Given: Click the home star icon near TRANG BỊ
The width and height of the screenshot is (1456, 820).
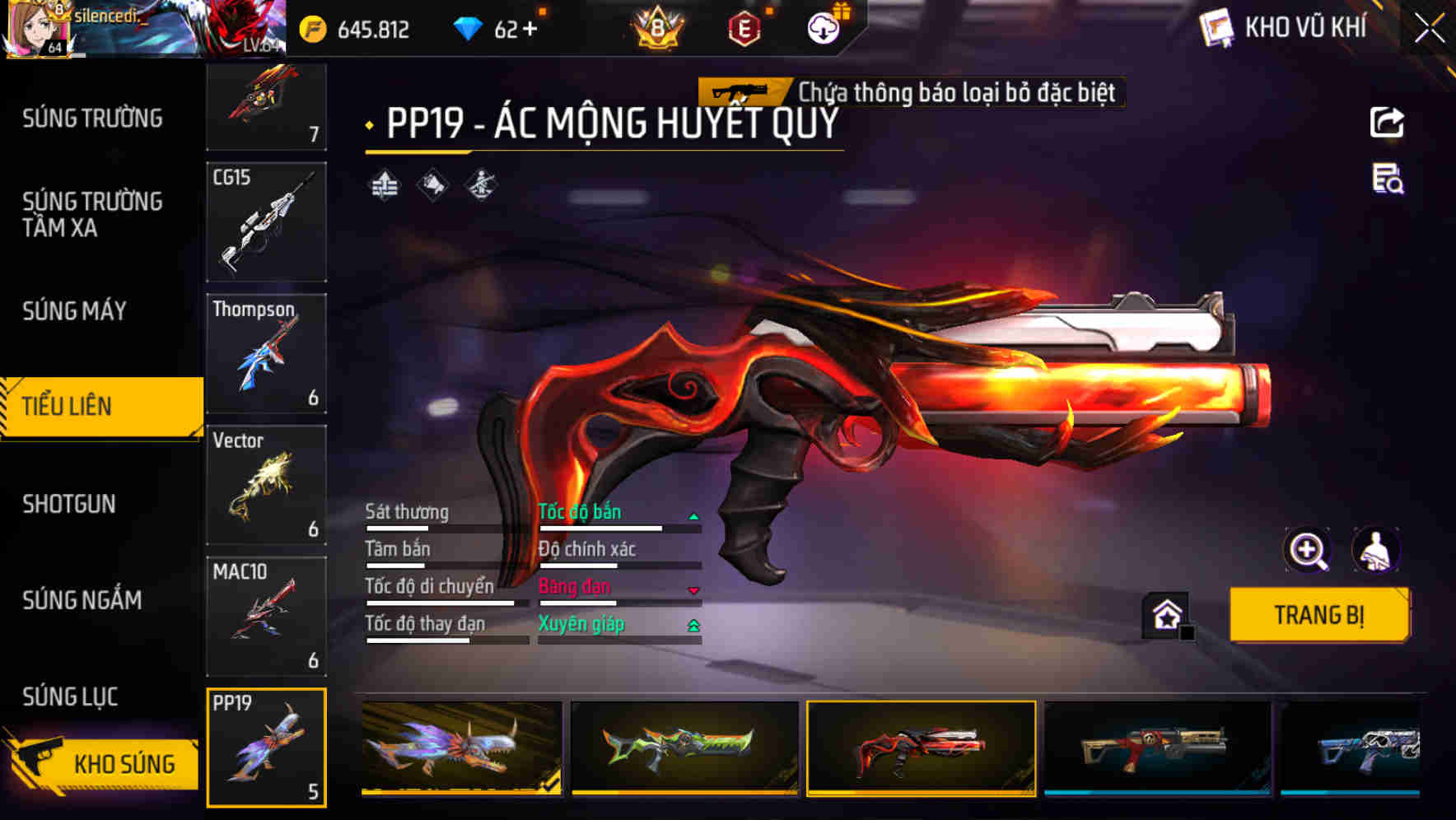Looking at the screenshot, I should (x=1164, y=614).
